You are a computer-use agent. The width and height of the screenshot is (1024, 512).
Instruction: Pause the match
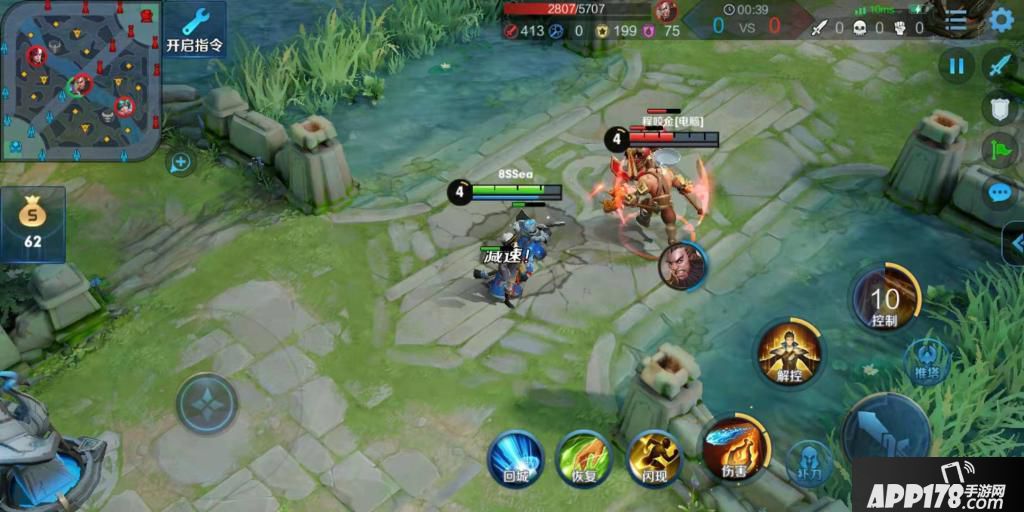click(x=956, y=66)
